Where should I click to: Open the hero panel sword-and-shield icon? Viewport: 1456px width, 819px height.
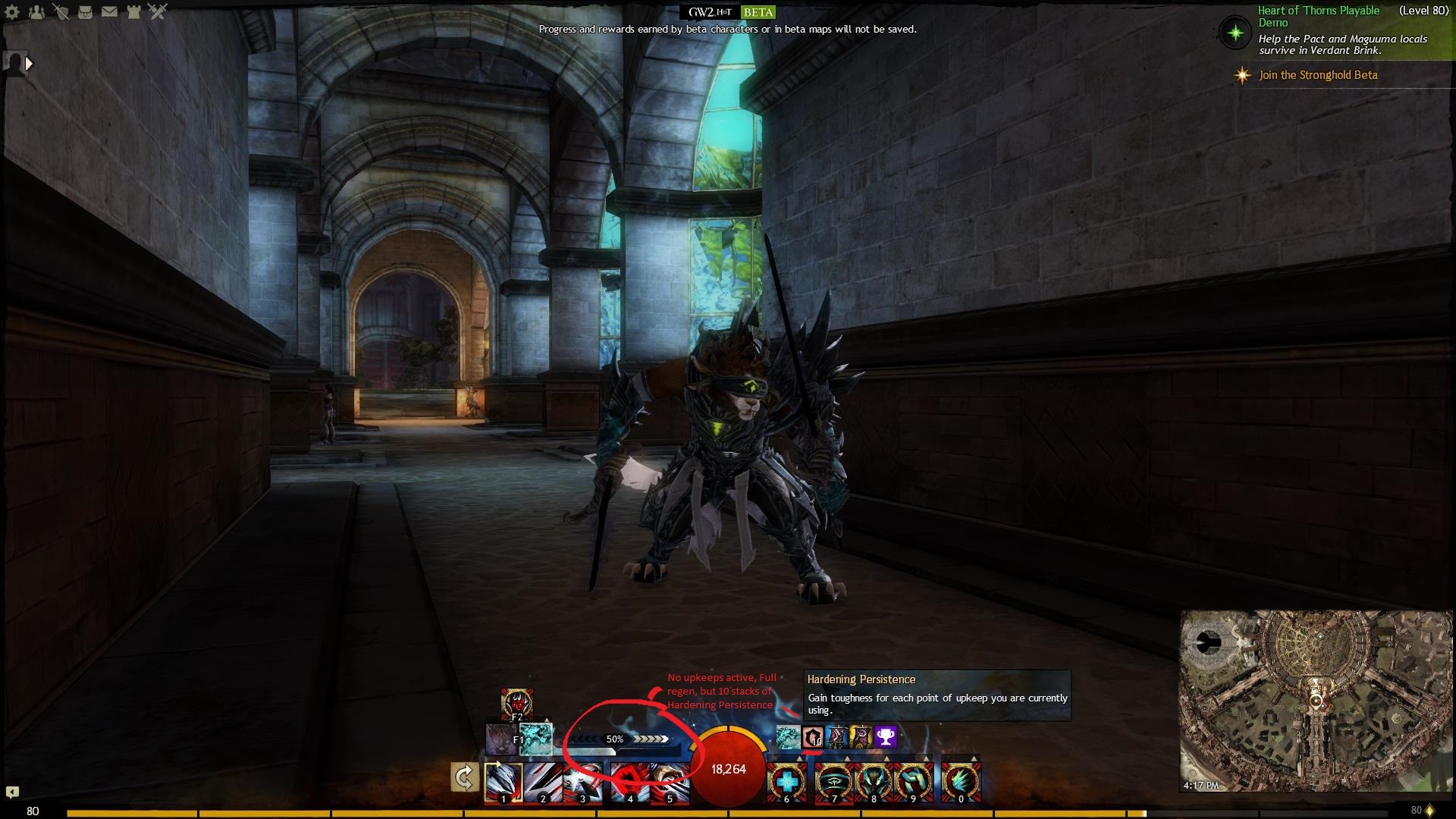click(x=61, y=12)
